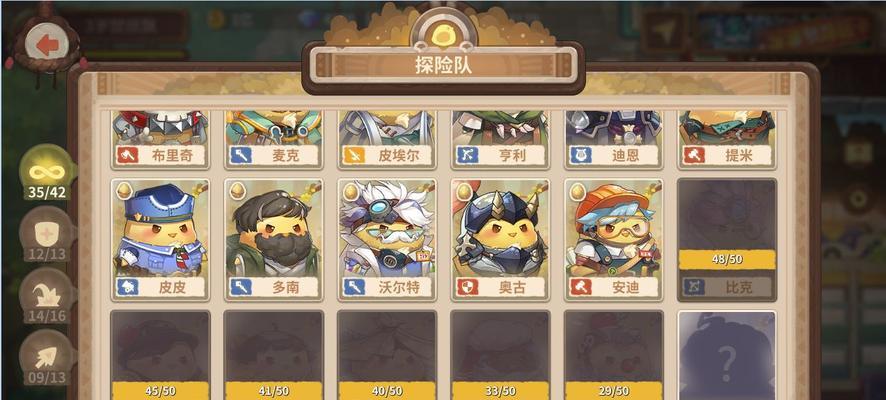The height and width of the screenshot is (400, 886).
Task: Open the locked card showing 33/50
Action: [x=500, y=355]
